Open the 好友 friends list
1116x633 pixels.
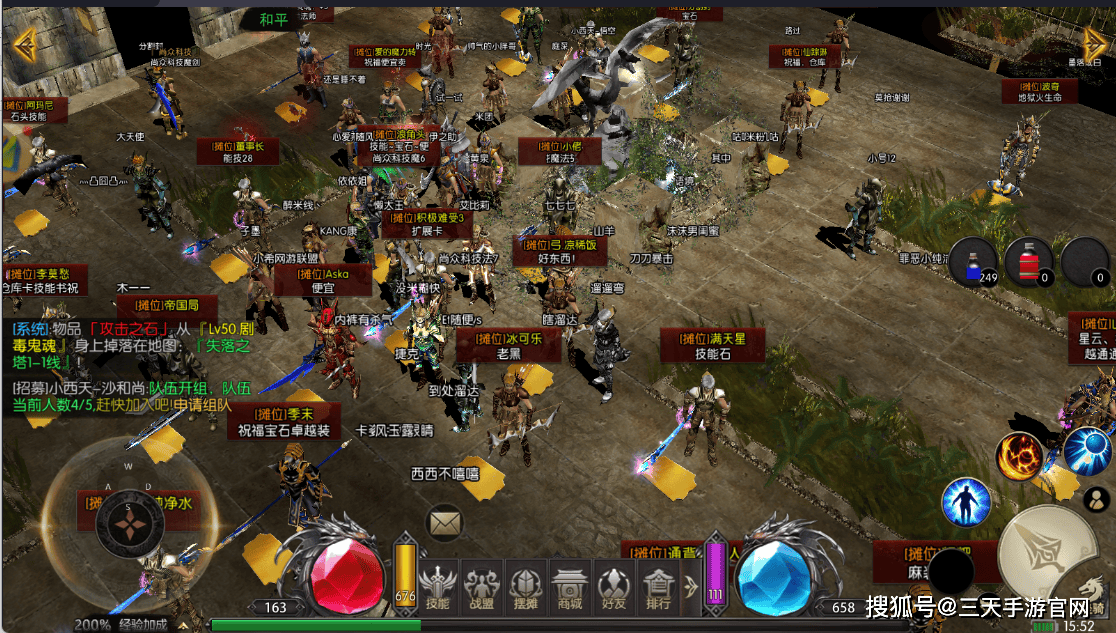pyautogui.click(x=614, y=586)
